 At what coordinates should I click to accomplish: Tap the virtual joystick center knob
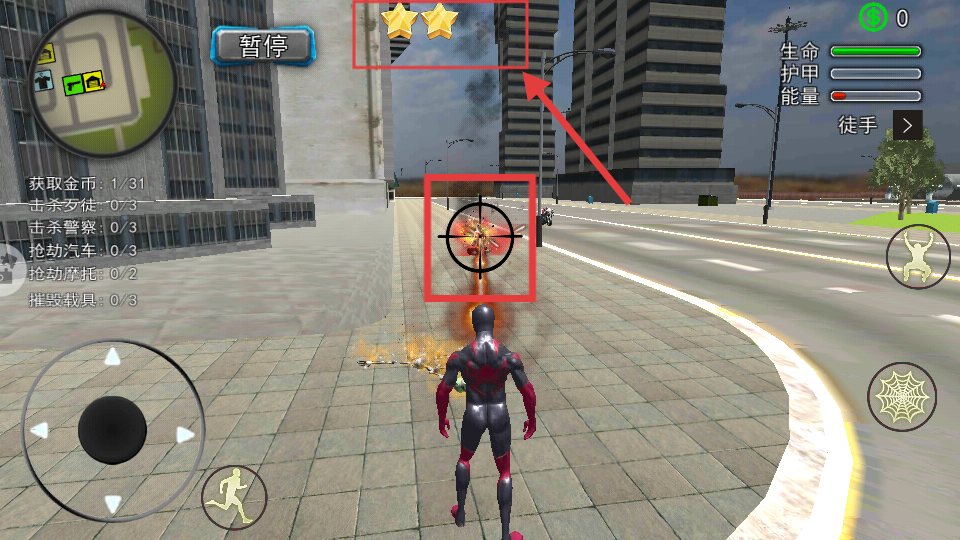(x=113, y=430)
